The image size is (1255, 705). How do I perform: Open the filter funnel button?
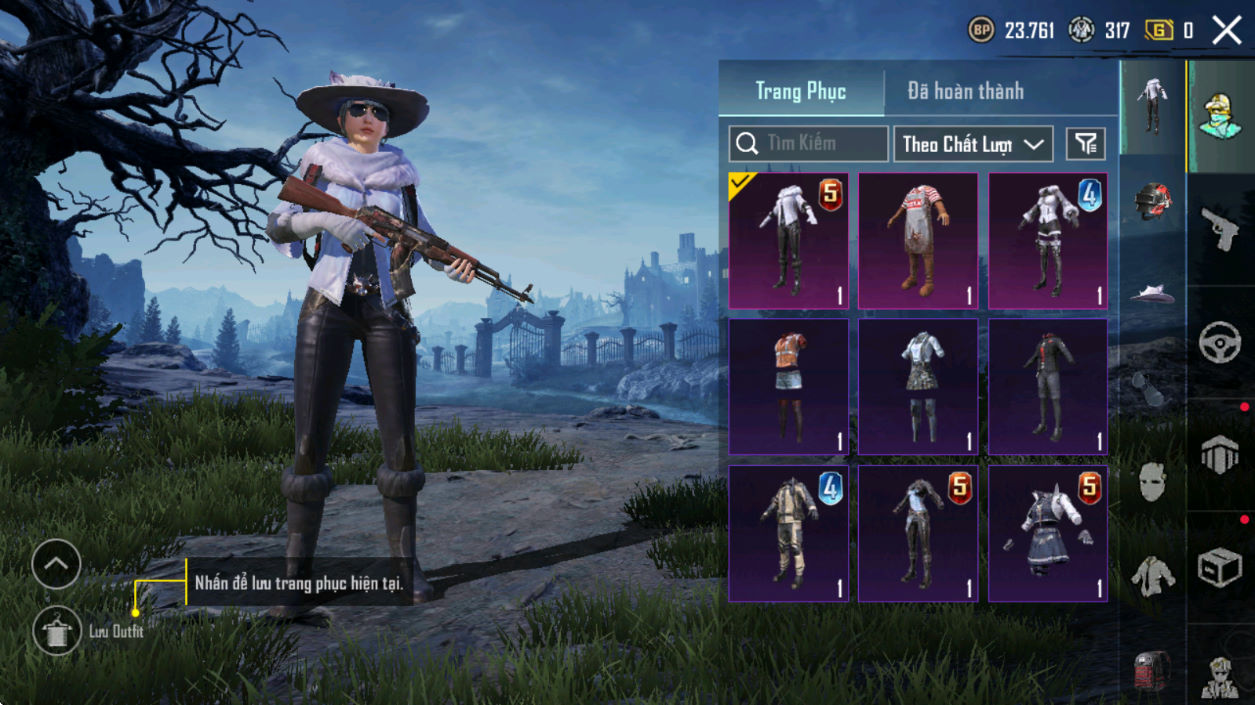point(1086,144)
